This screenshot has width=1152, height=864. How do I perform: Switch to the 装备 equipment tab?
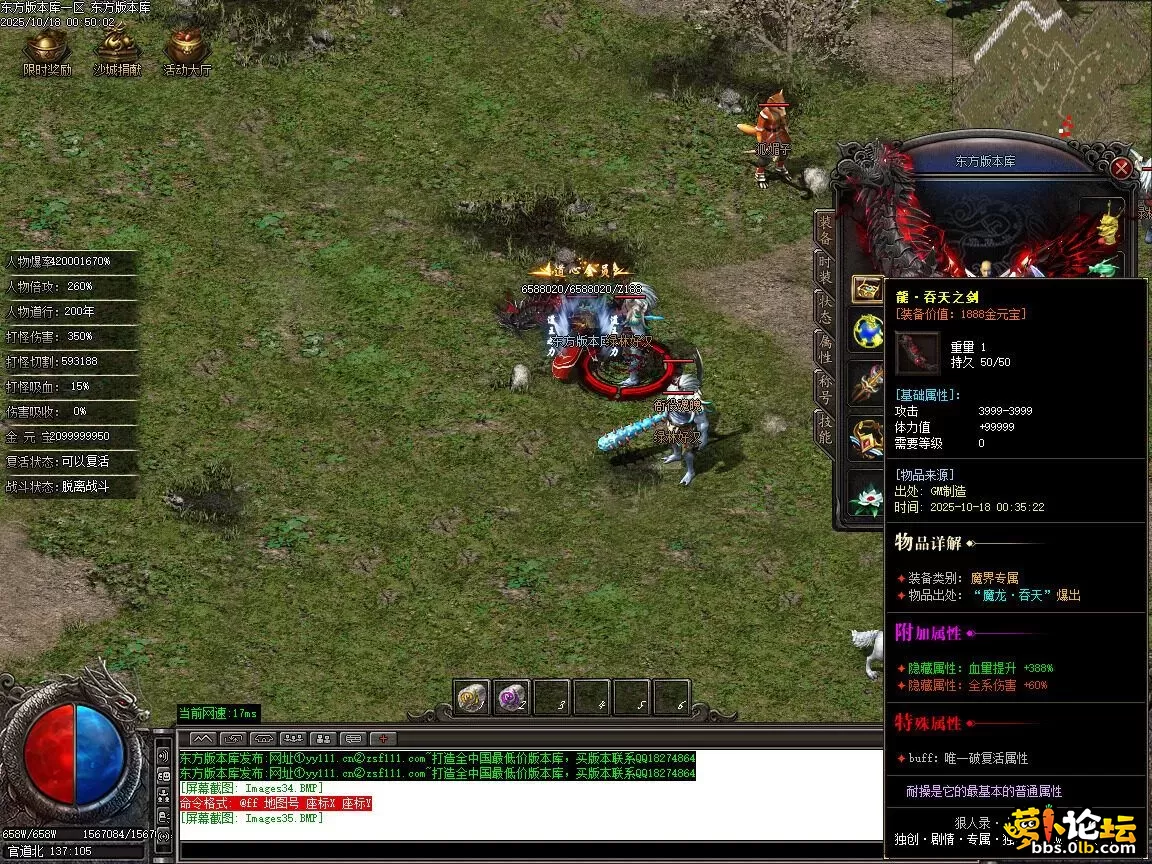pyautogui.click(x=825, y=229)
